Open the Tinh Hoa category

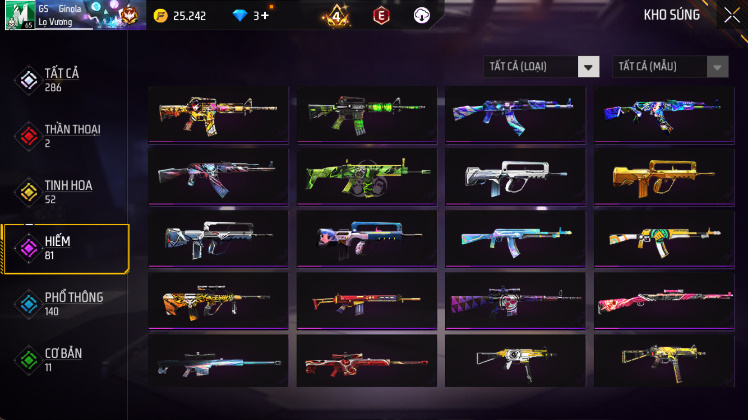point(64,192)
